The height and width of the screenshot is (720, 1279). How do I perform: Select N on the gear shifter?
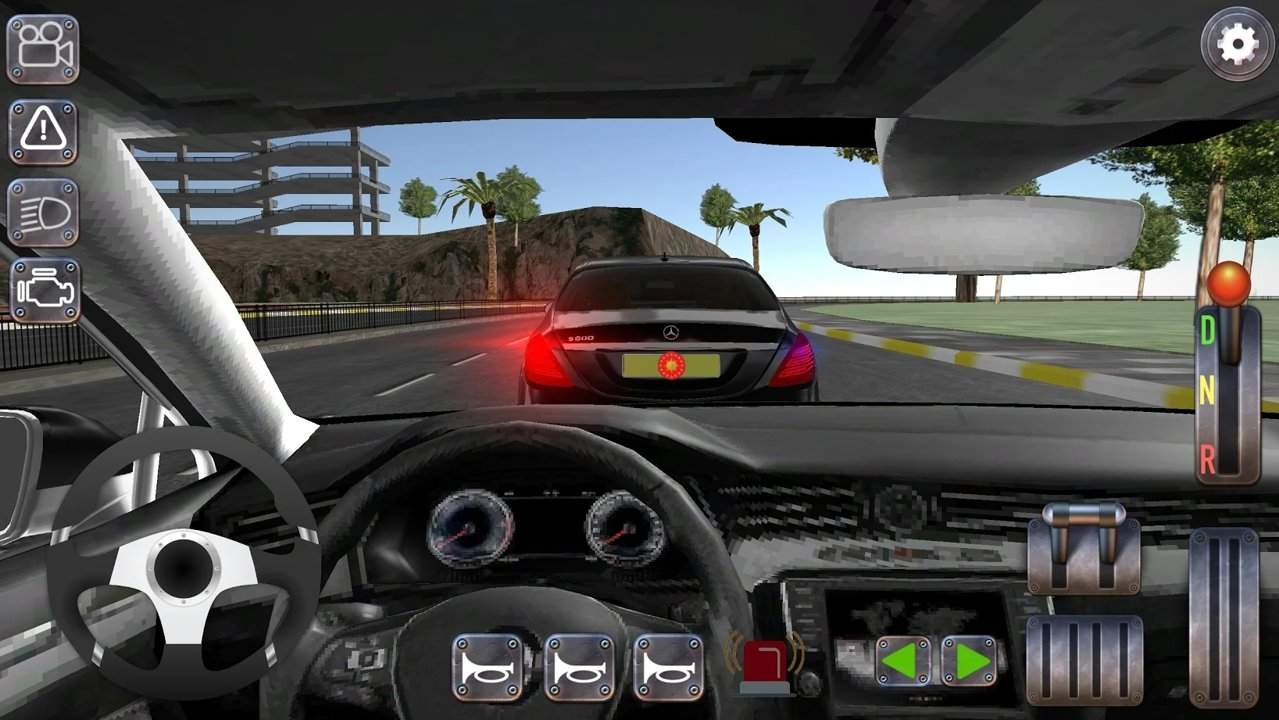[1207, 393]
